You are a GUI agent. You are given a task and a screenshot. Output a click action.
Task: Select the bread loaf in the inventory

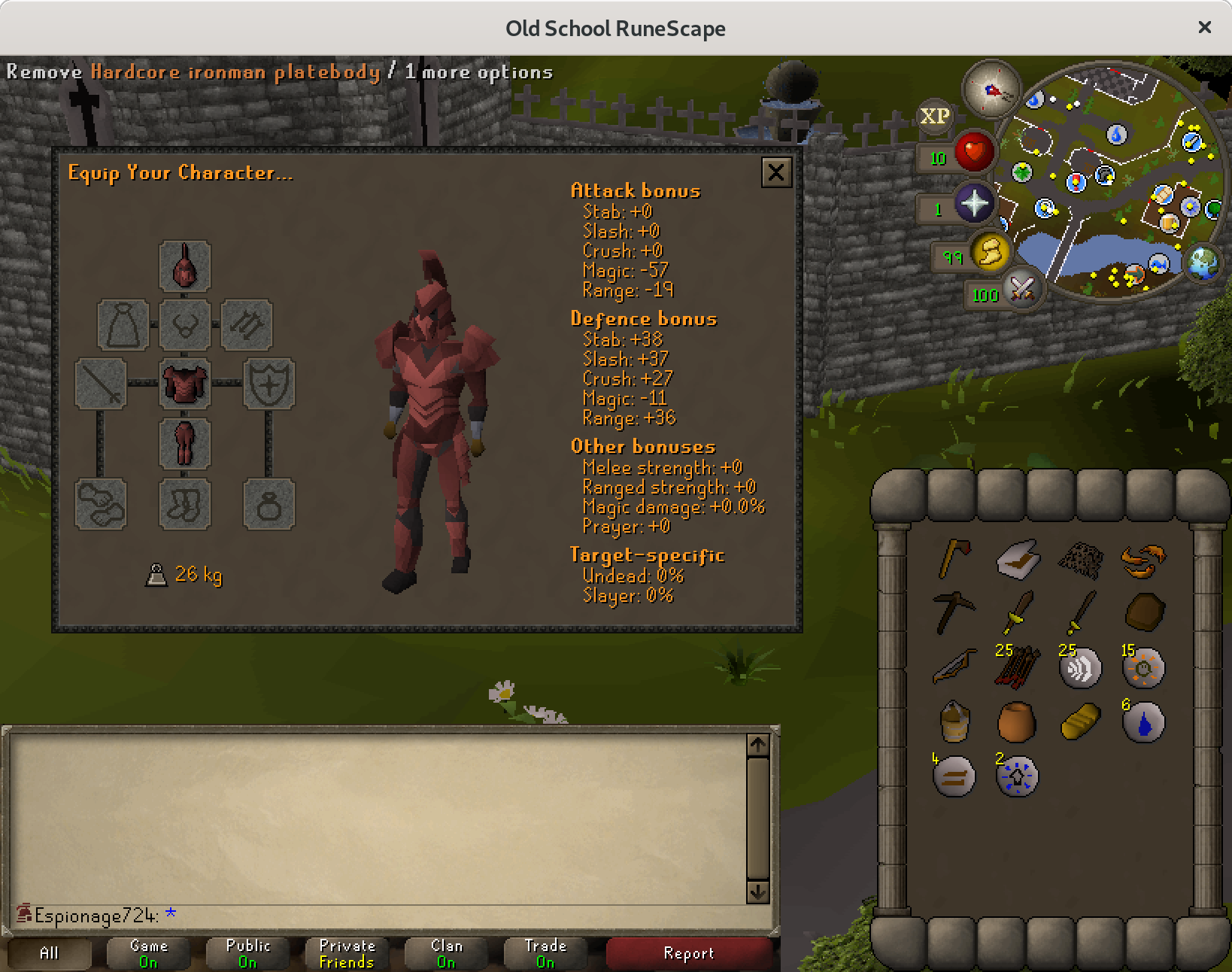click(1080, 721)
